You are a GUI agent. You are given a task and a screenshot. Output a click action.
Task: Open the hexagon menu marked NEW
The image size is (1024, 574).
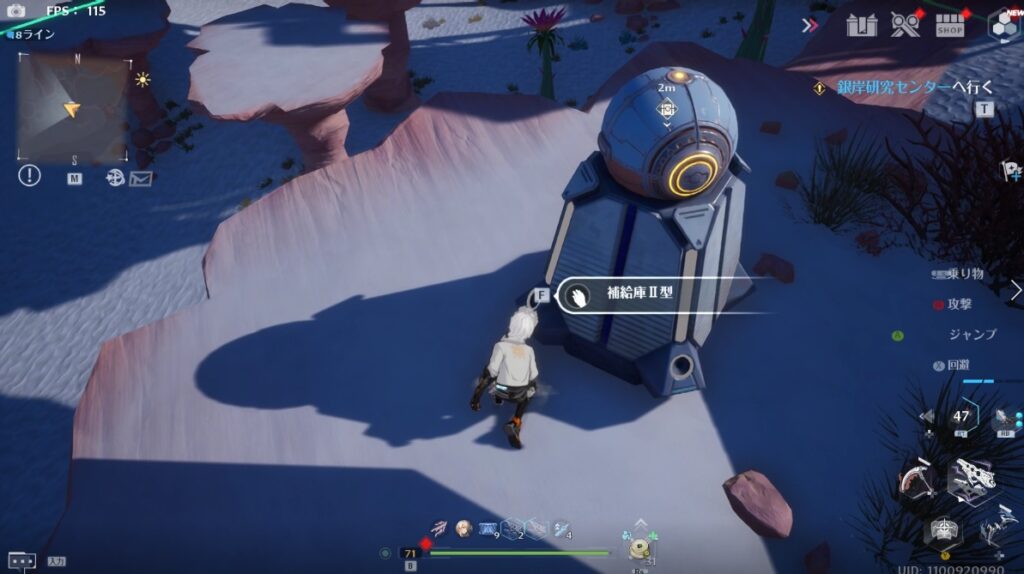coord(1003,25)
